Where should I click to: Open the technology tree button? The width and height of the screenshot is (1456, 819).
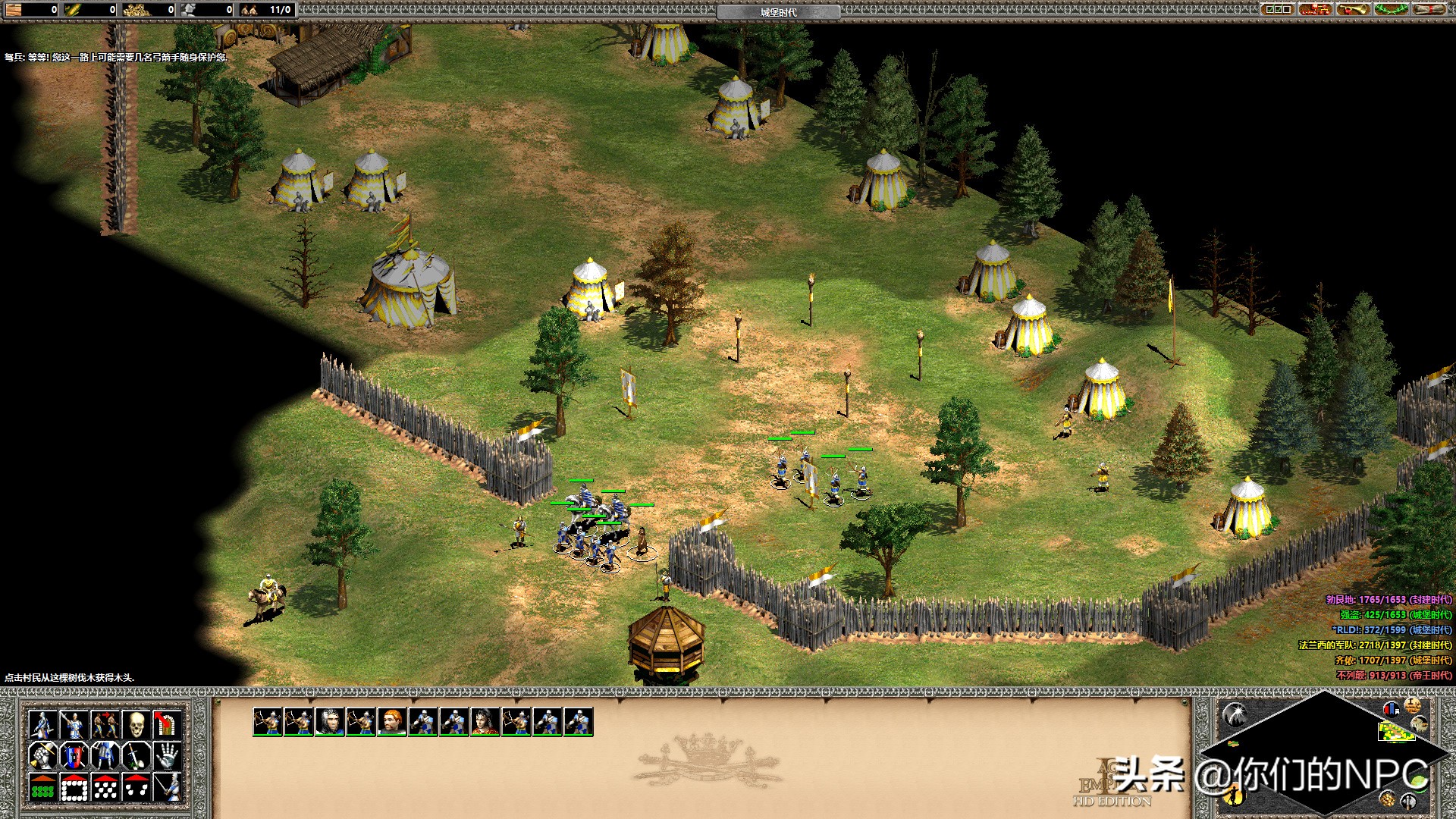[1316, 9]
